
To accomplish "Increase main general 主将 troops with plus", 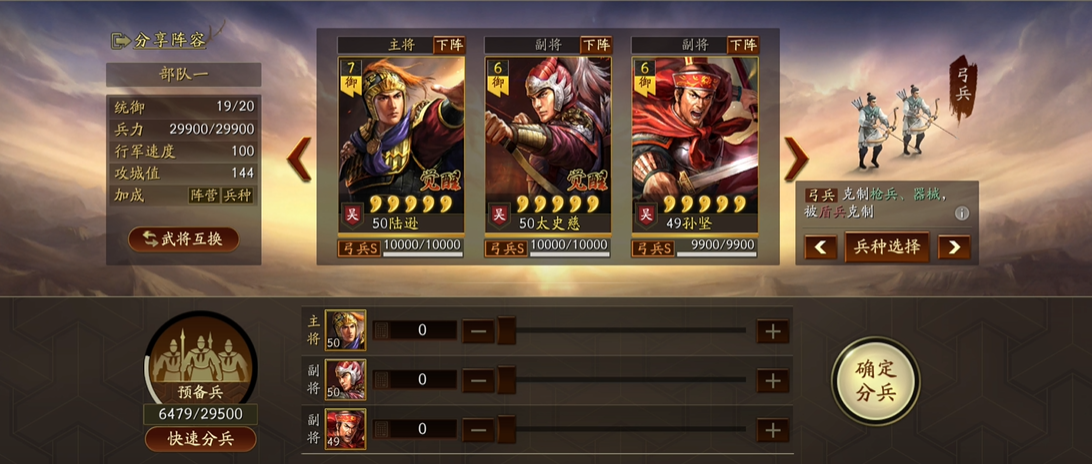I will tap(772, 331).
